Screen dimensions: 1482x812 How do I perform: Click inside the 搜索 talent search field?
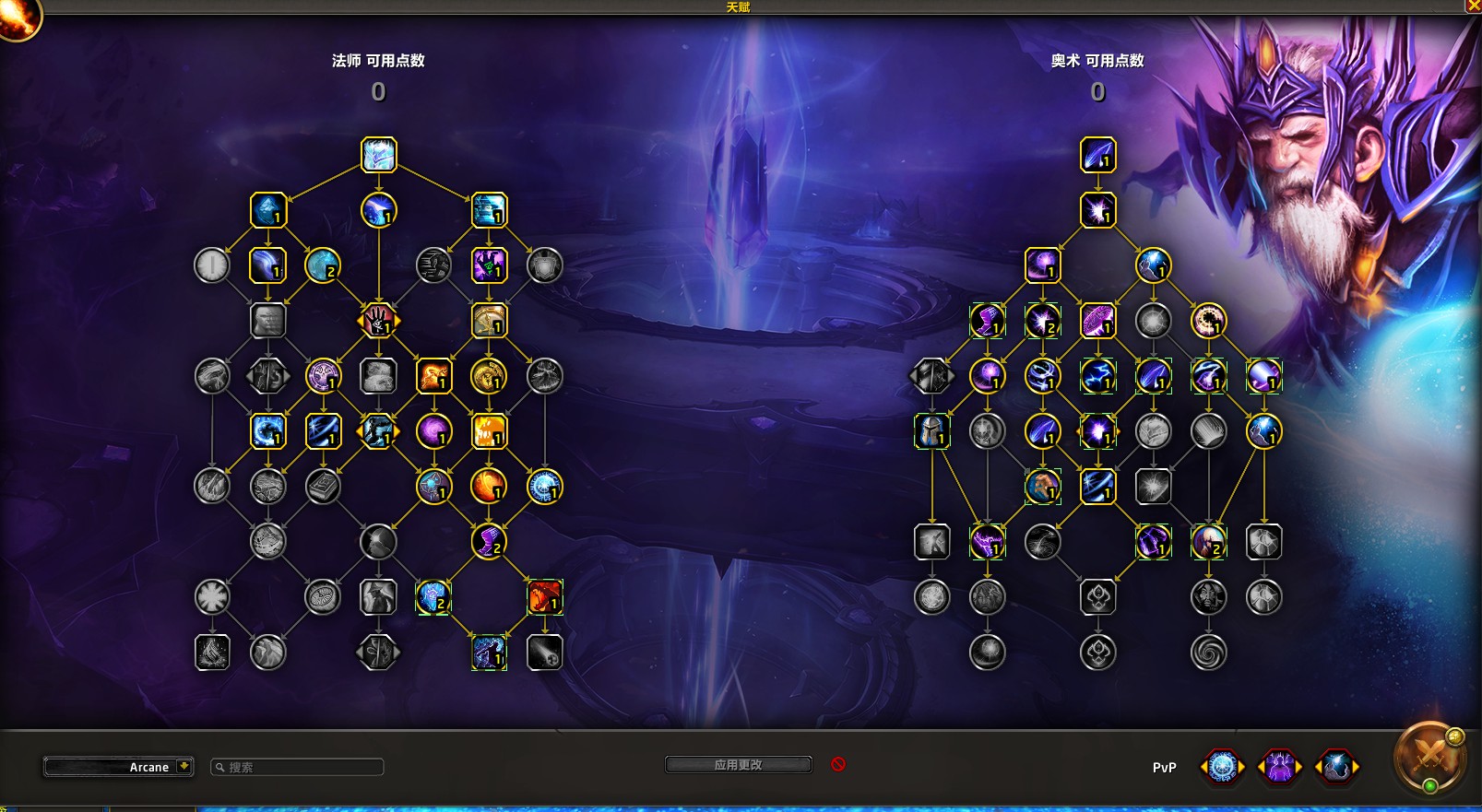coord(295,766)
